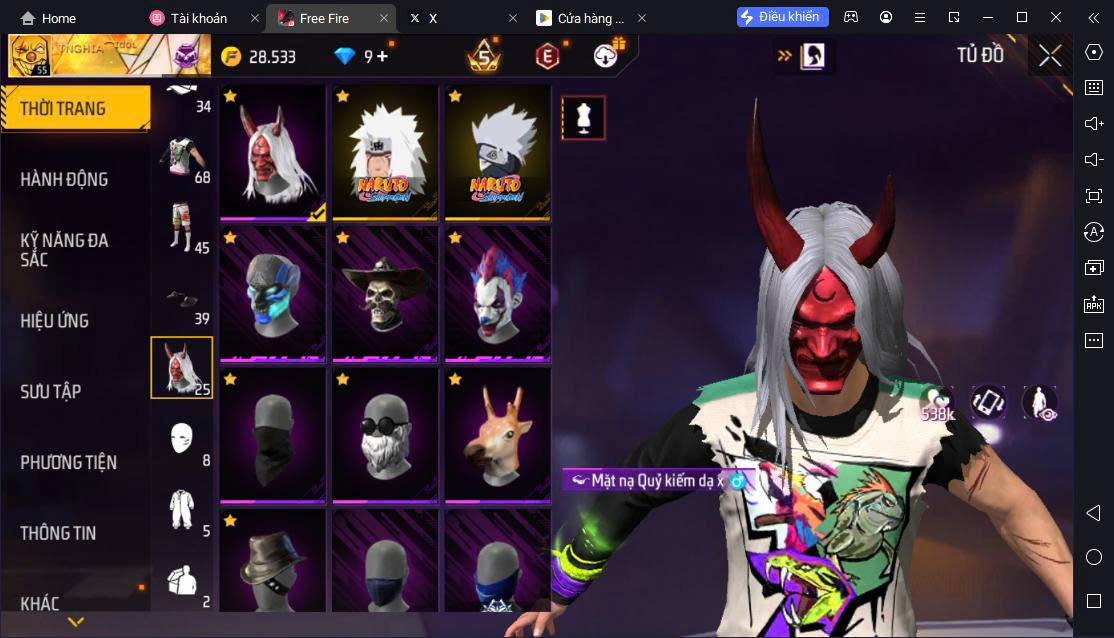Pick the cowboy hat skull mask
This screenshot has height=638, width=1114.
coord(385,293)
